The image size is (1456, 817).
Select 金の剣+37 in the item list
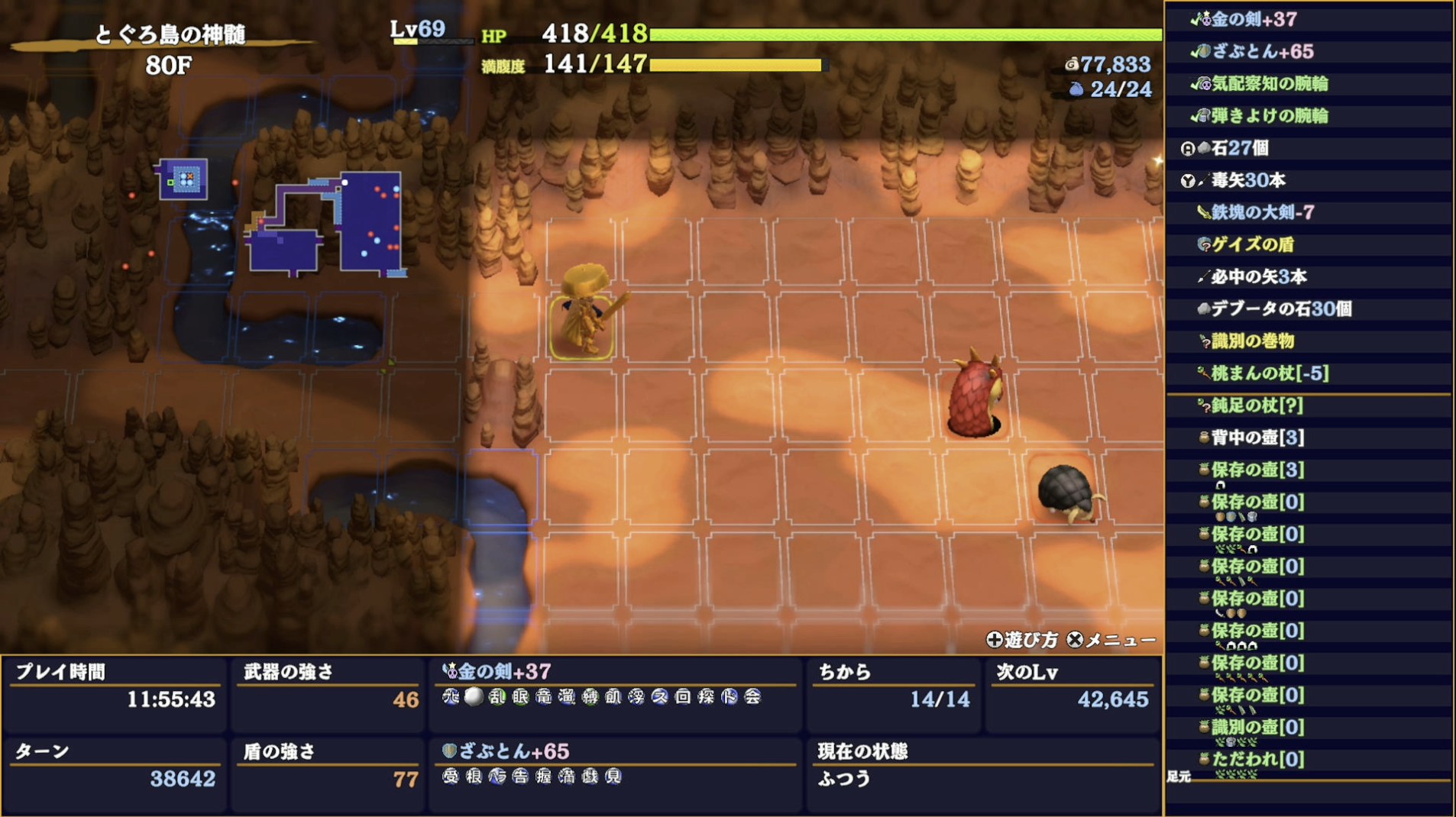(1254, 20)
